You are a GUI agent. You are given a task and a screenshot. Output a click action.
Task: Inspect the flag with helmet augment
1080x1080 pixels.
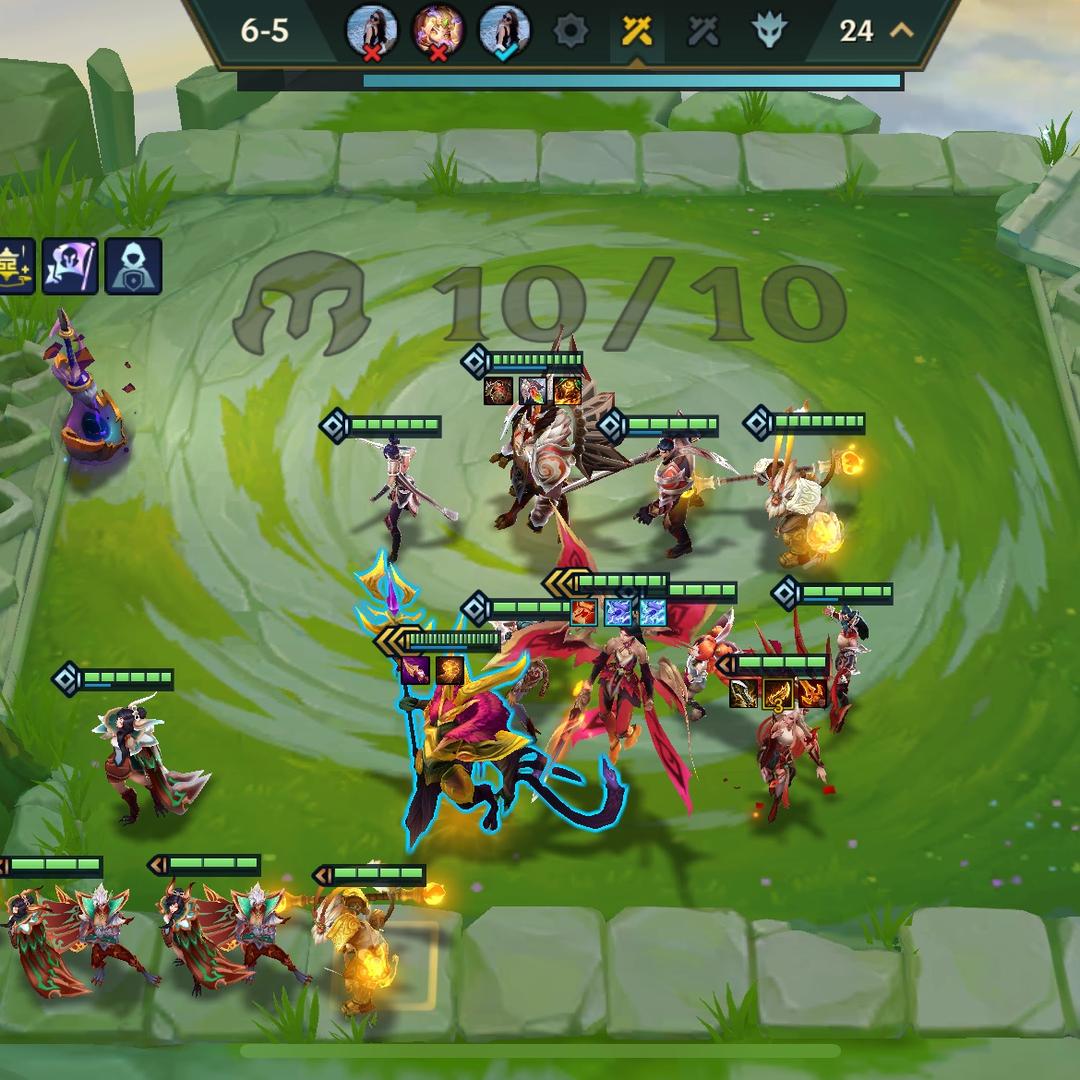coord(70,266)
